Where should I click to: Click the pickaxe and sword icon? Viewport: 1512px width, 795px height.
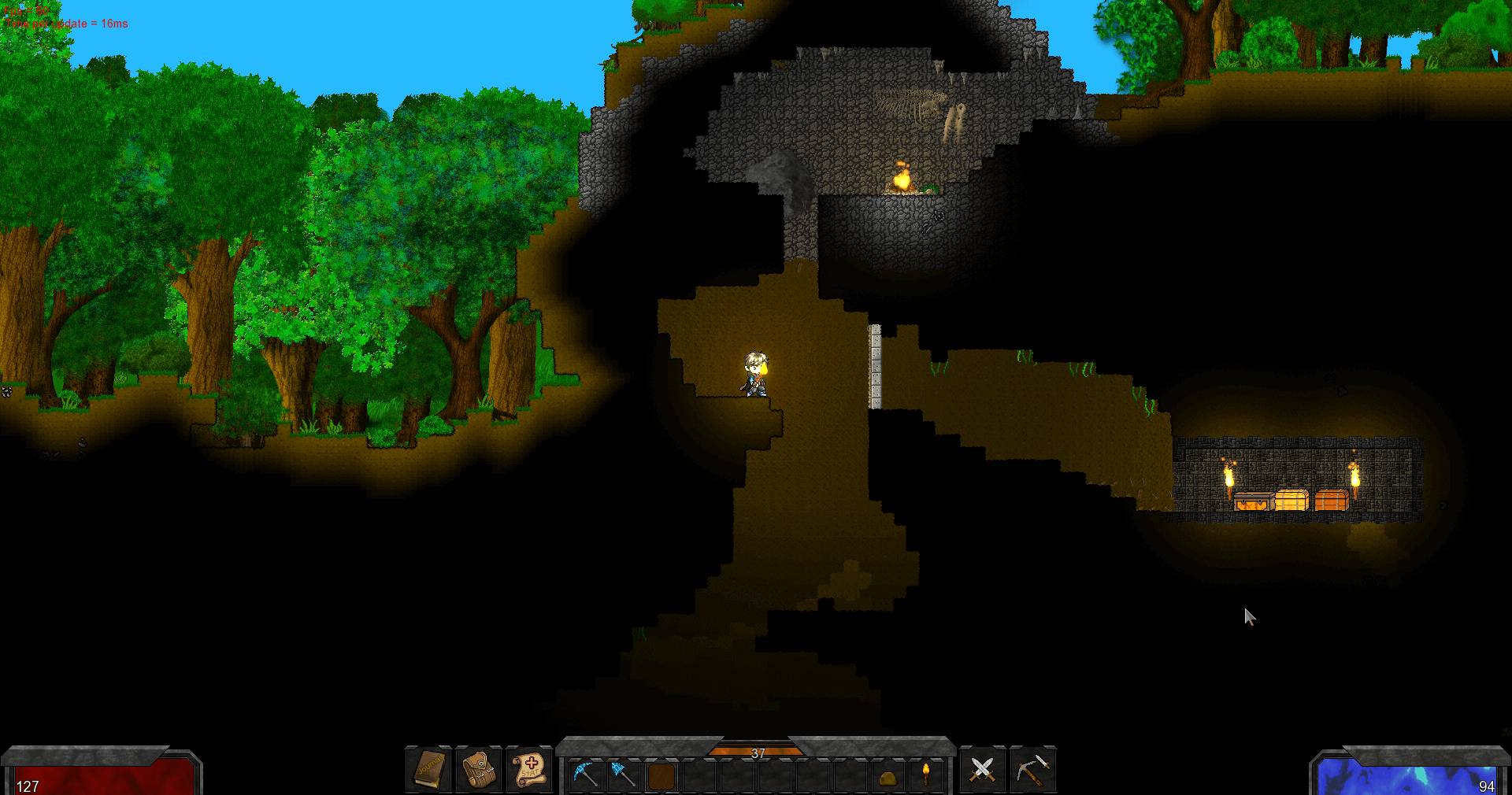[1032, 770]
